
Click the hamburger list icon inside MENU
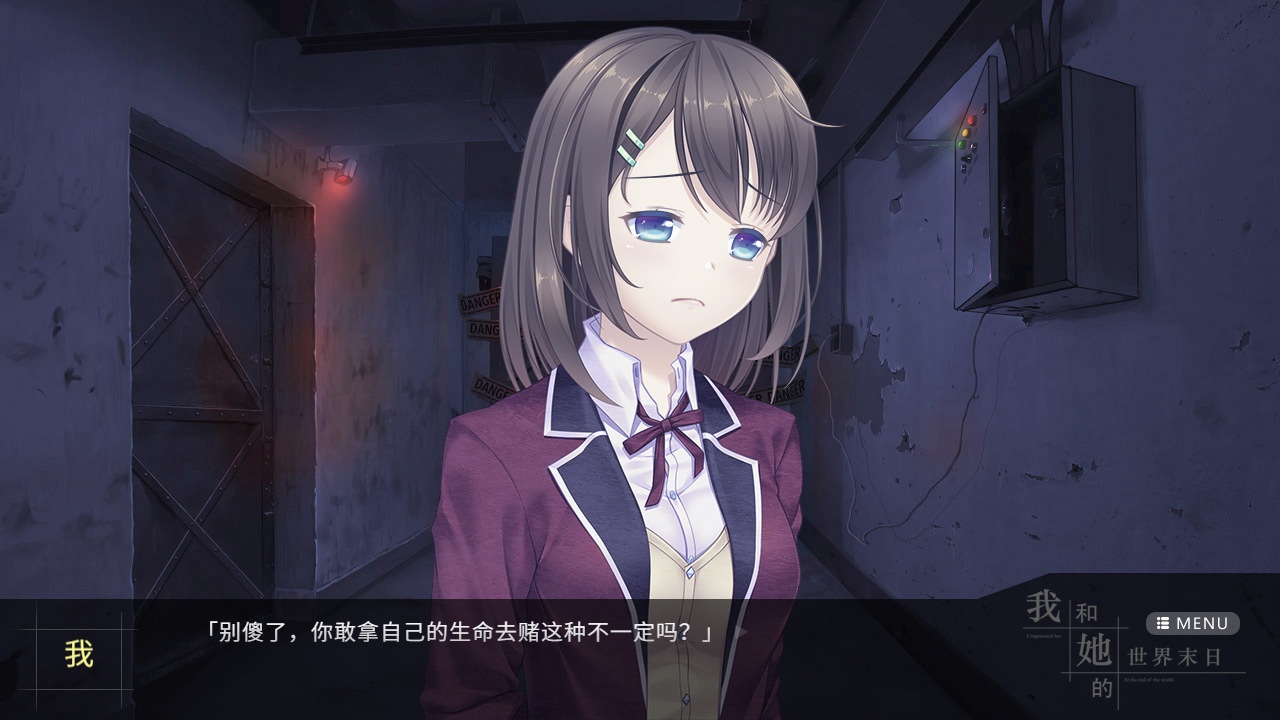(1163, 623)
